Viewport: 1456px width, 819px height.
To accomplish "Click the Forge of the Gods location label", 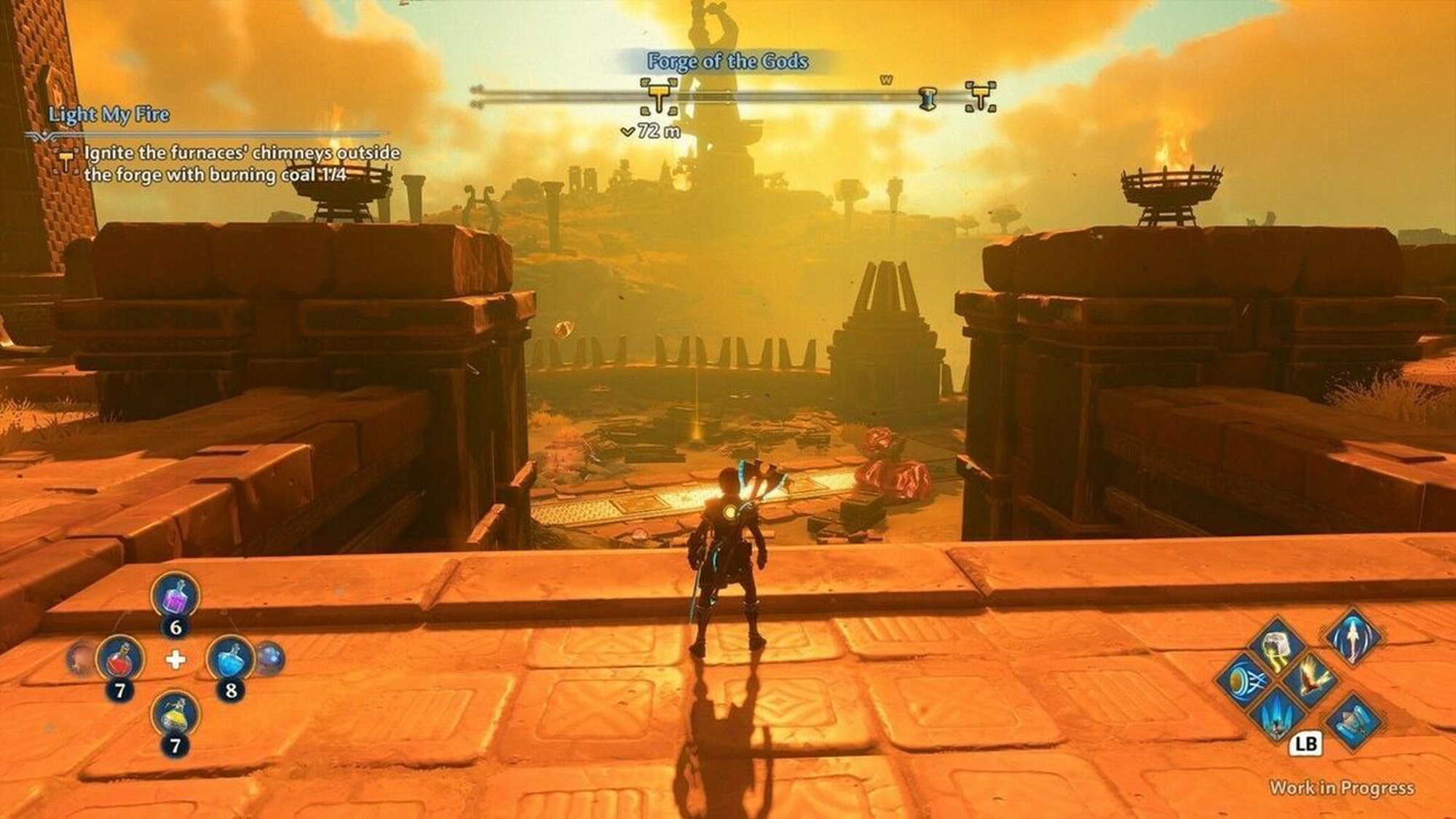I will click(727, 61).
